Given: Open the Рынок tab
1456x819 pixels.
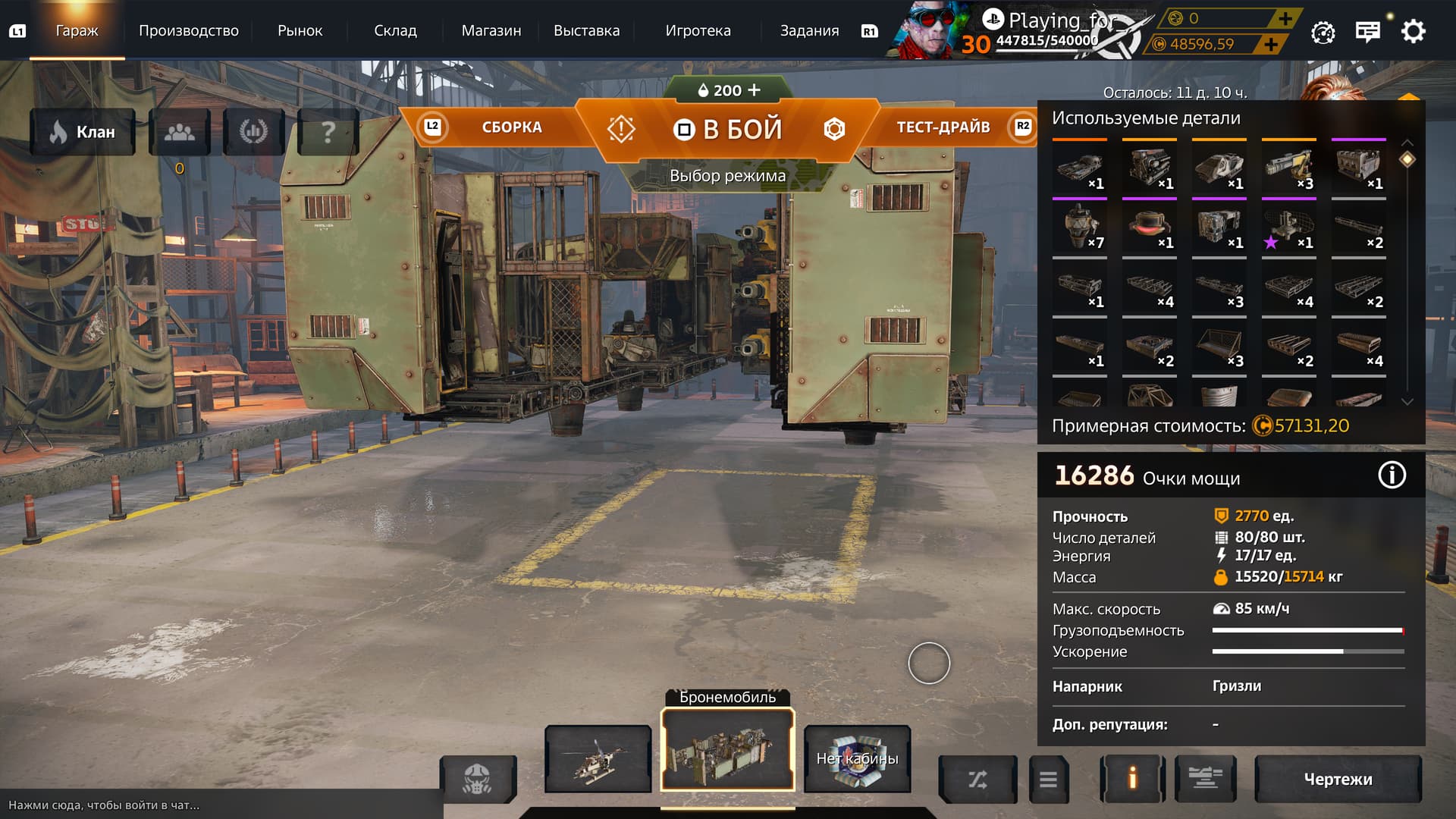Looking at the screenshot, I should coord(300,30).
